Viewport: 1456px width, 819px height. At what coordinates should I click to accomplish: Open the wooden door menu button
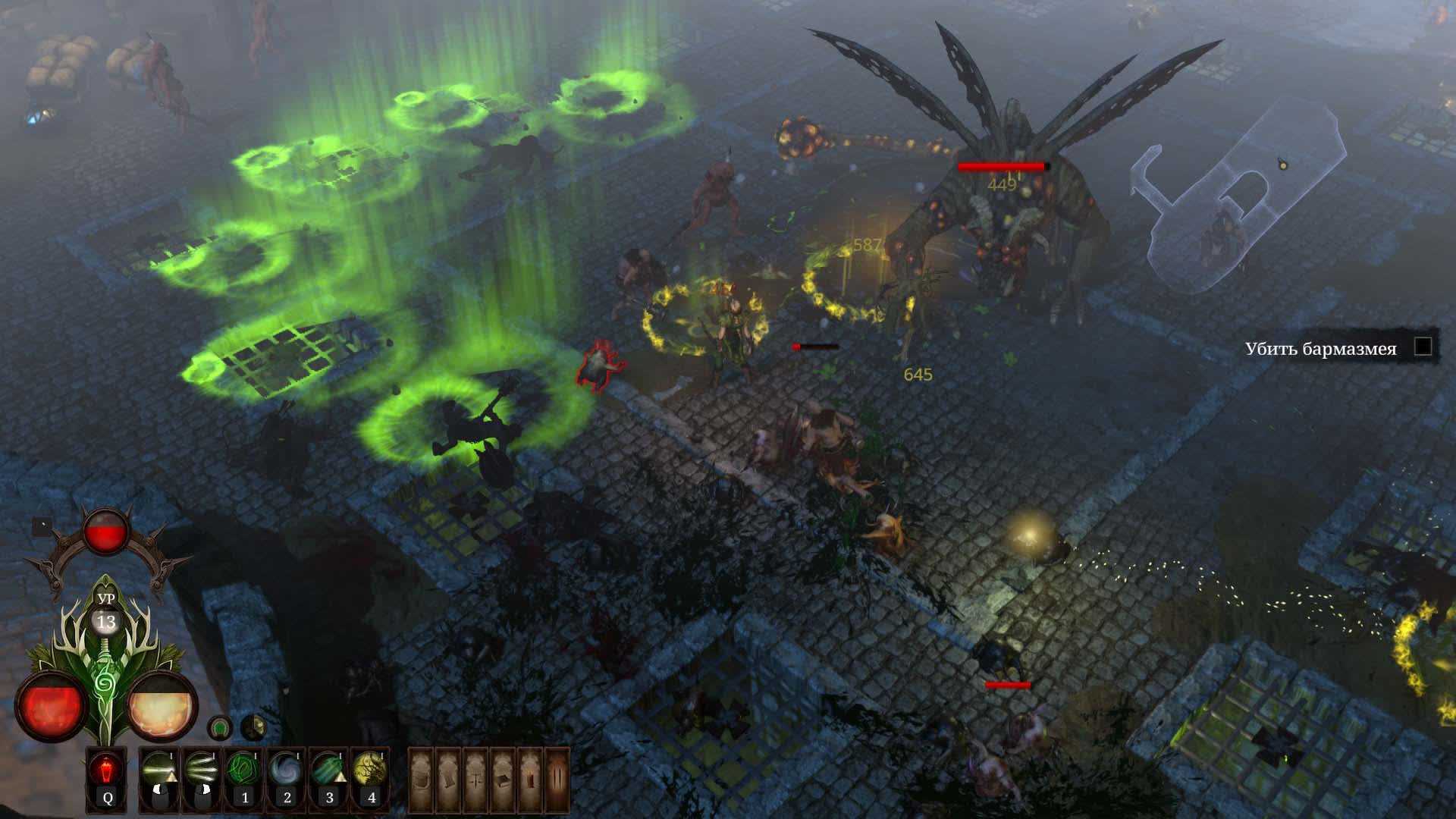pyautogui.click(x=531, y=779)
